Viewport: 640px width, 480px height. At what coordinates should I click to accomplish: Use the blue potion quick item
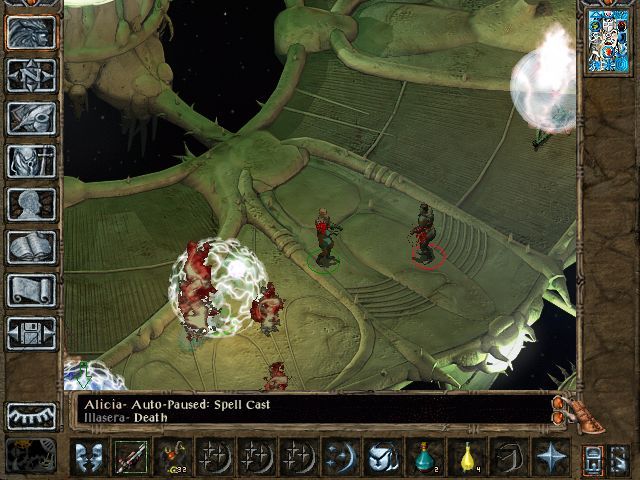[424, 458]
